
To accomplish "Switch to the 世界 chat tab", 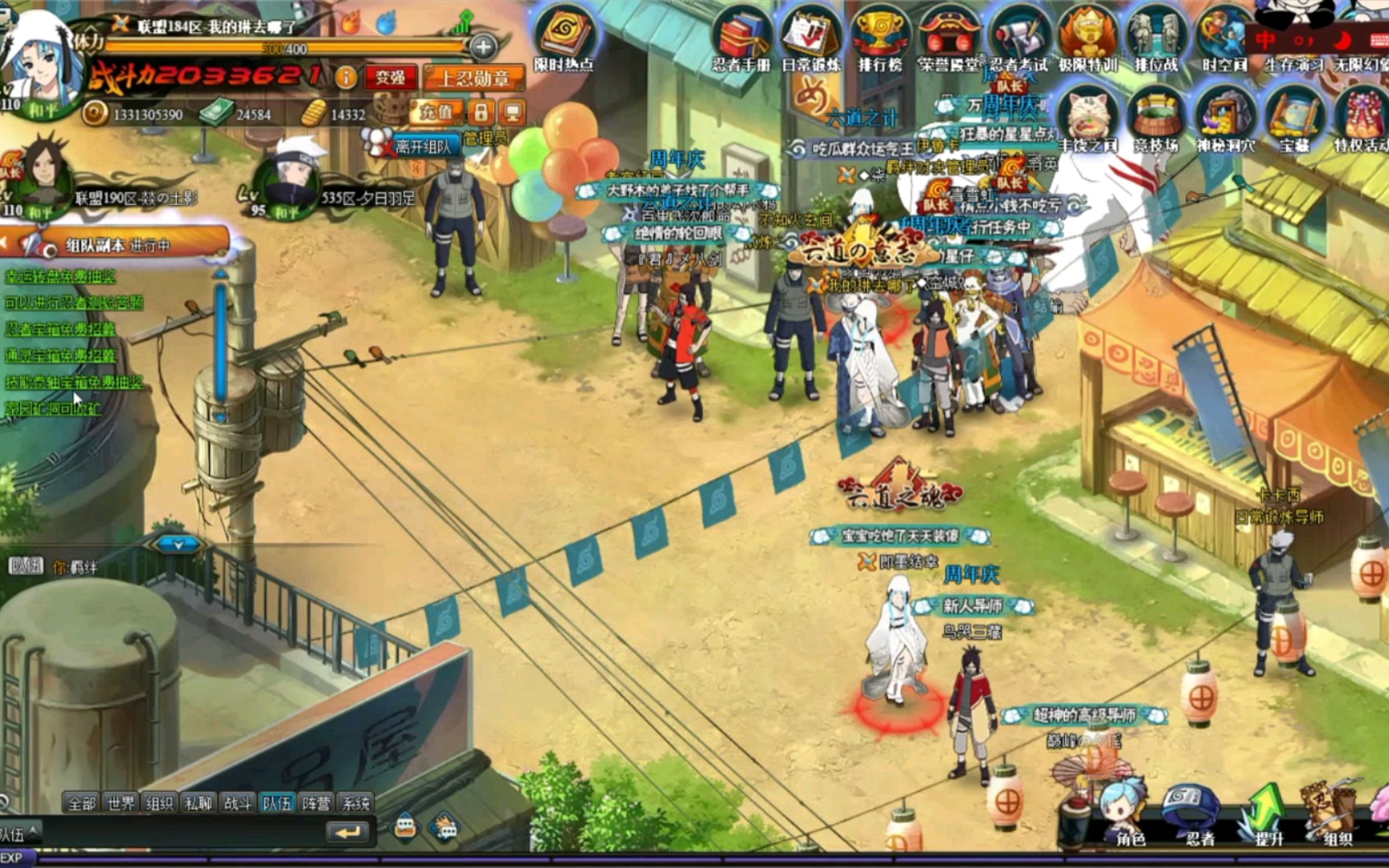I will 121,803.
